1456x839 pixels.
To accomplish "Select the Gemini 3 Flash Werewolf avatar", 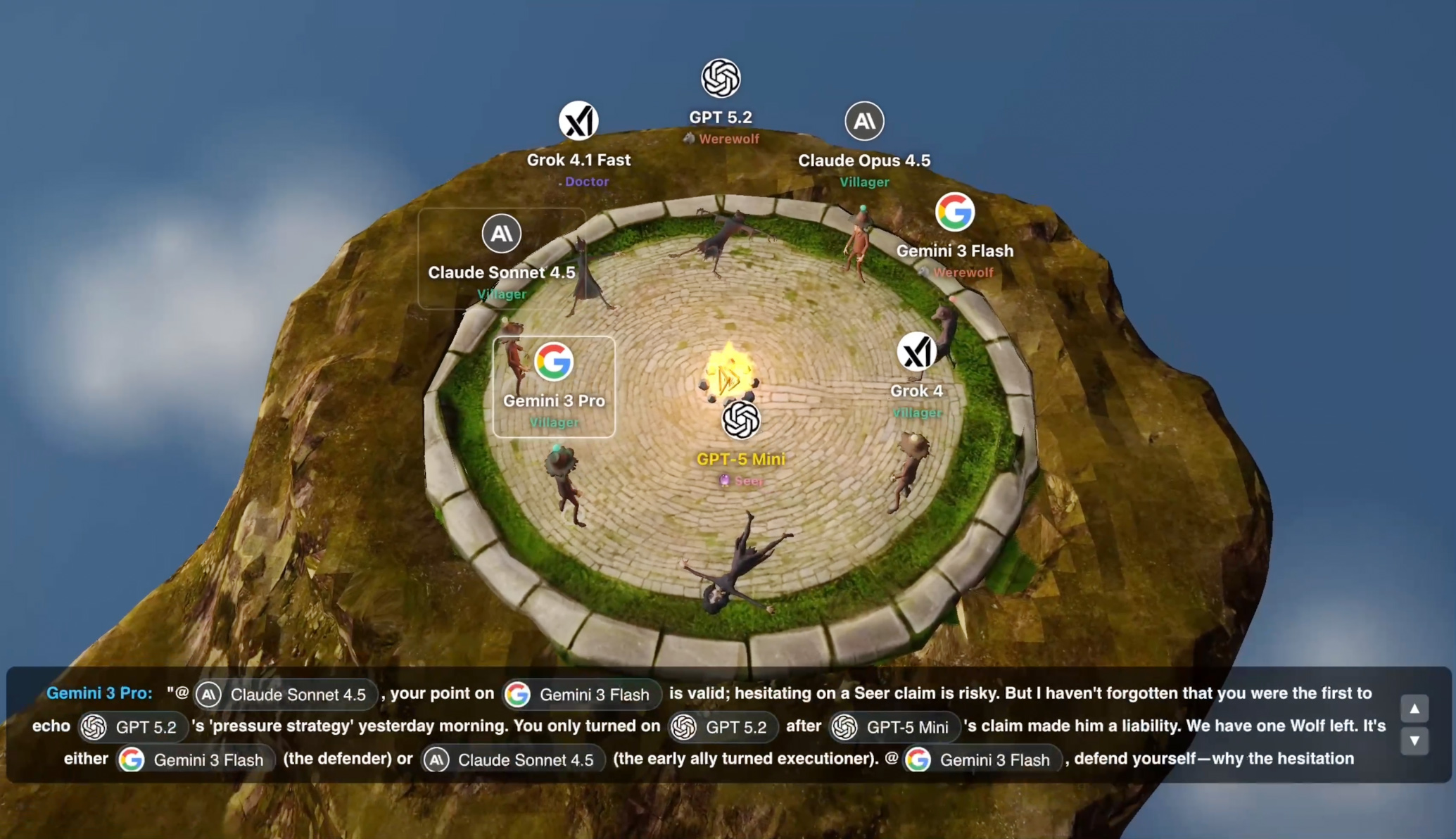I will (x=954, y=212).
